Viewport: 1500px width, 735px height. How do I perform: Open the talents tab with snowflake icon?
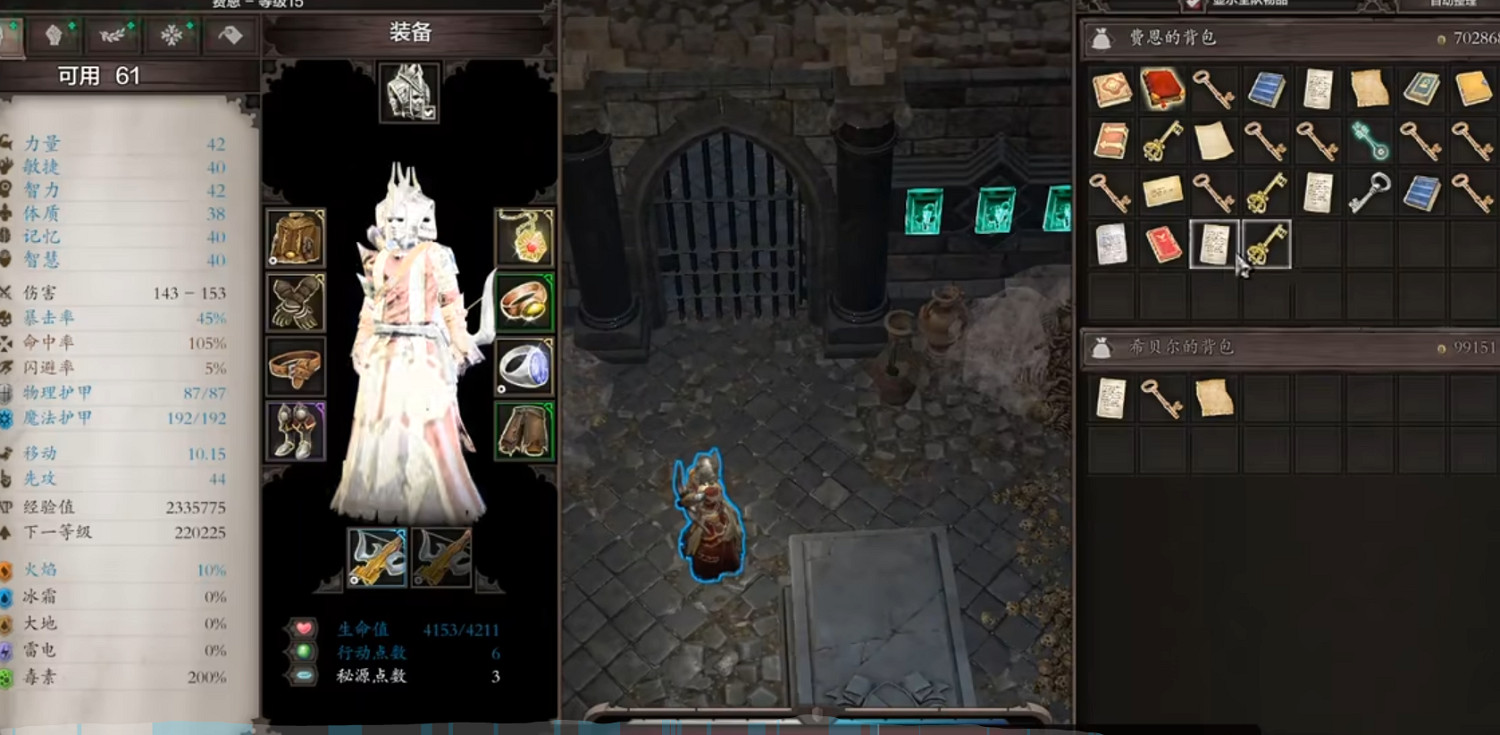pos(172,33)
